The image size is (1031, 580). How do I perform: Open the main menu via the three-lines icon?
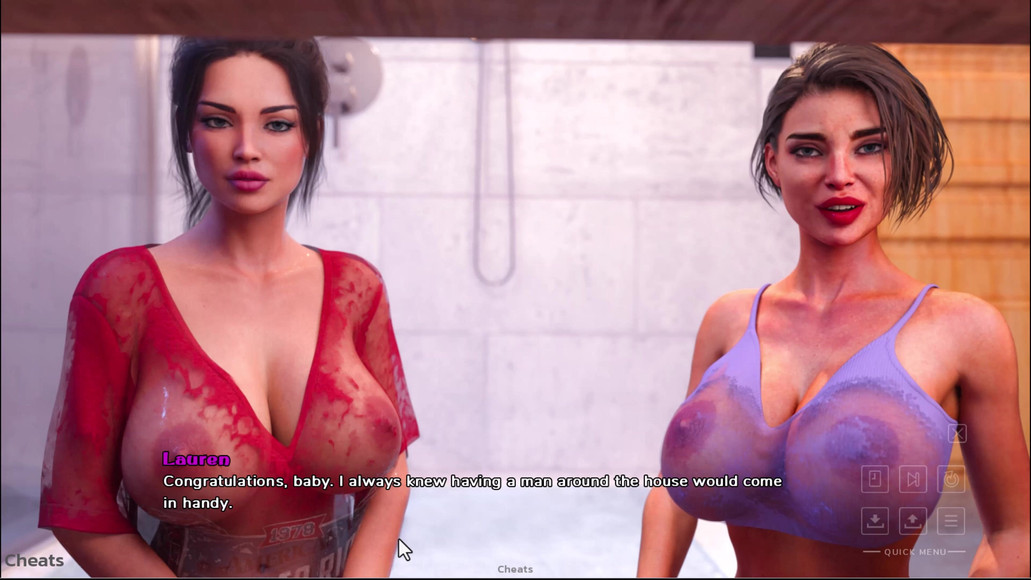[951, 520]
